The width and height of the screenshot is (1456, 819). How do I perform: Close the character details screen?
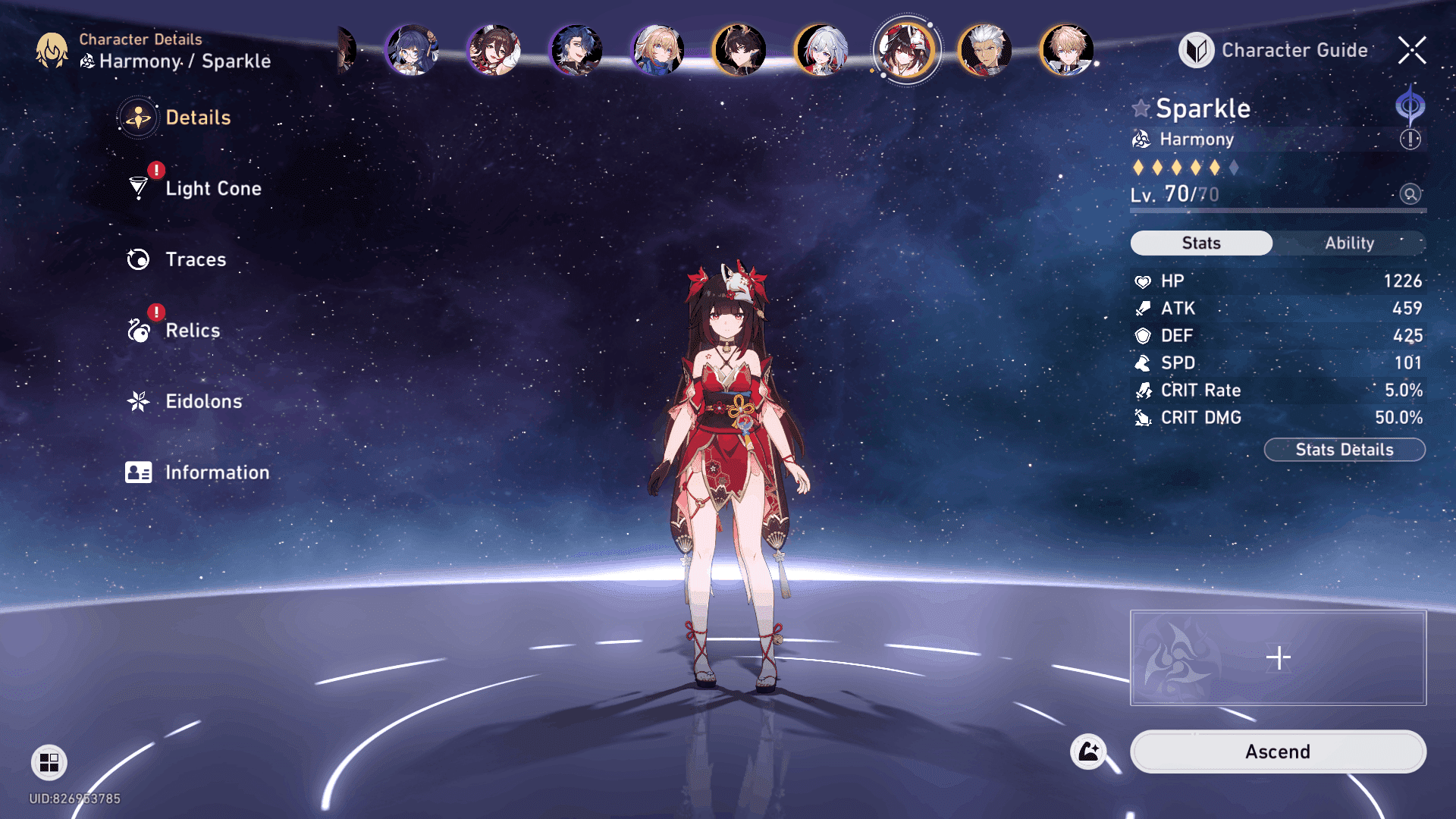tap(1412, 50)
